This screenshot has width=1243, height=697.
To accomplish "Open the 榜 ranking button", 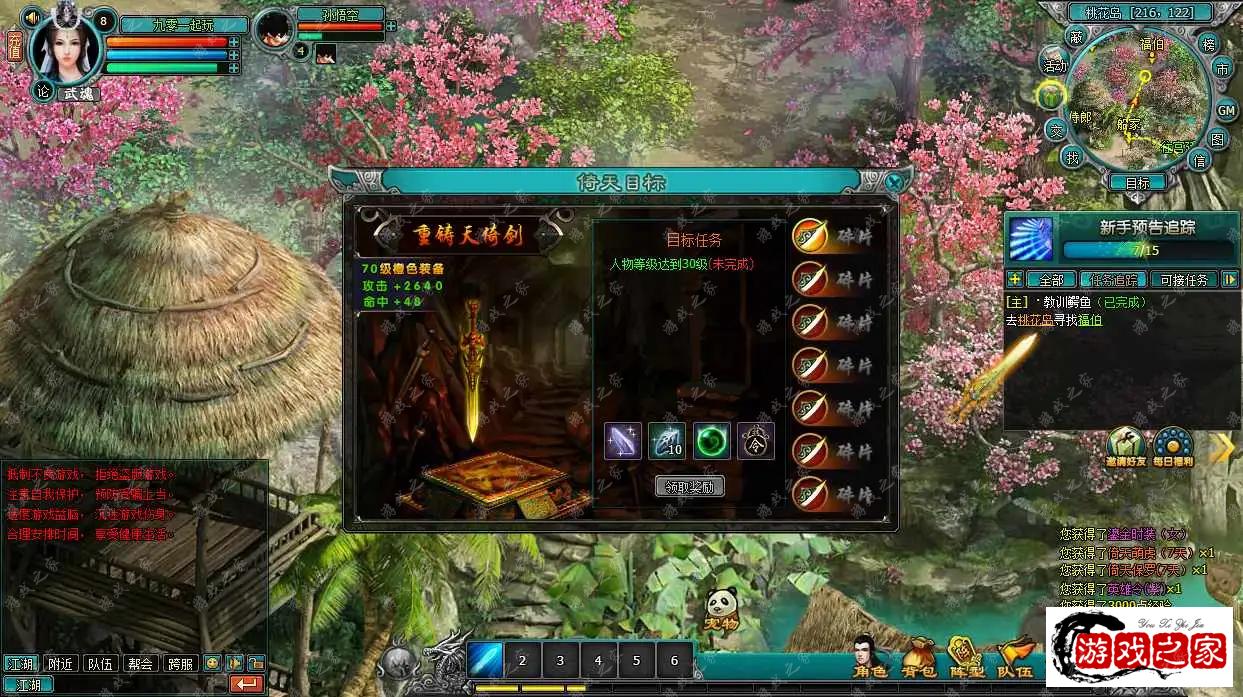I will coord(1209,44).
